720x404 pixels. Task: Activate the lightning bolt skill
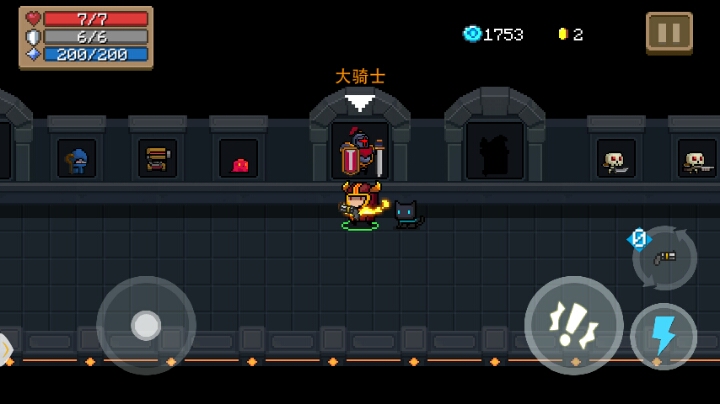(x=664, y=336)
